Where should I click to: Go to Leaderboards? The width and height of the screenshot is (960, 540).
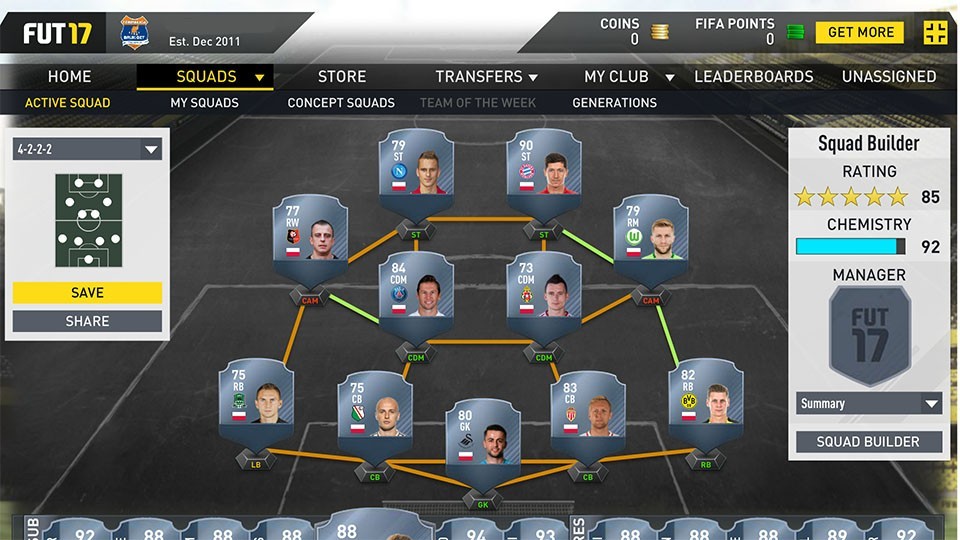[x=754, y=77]
